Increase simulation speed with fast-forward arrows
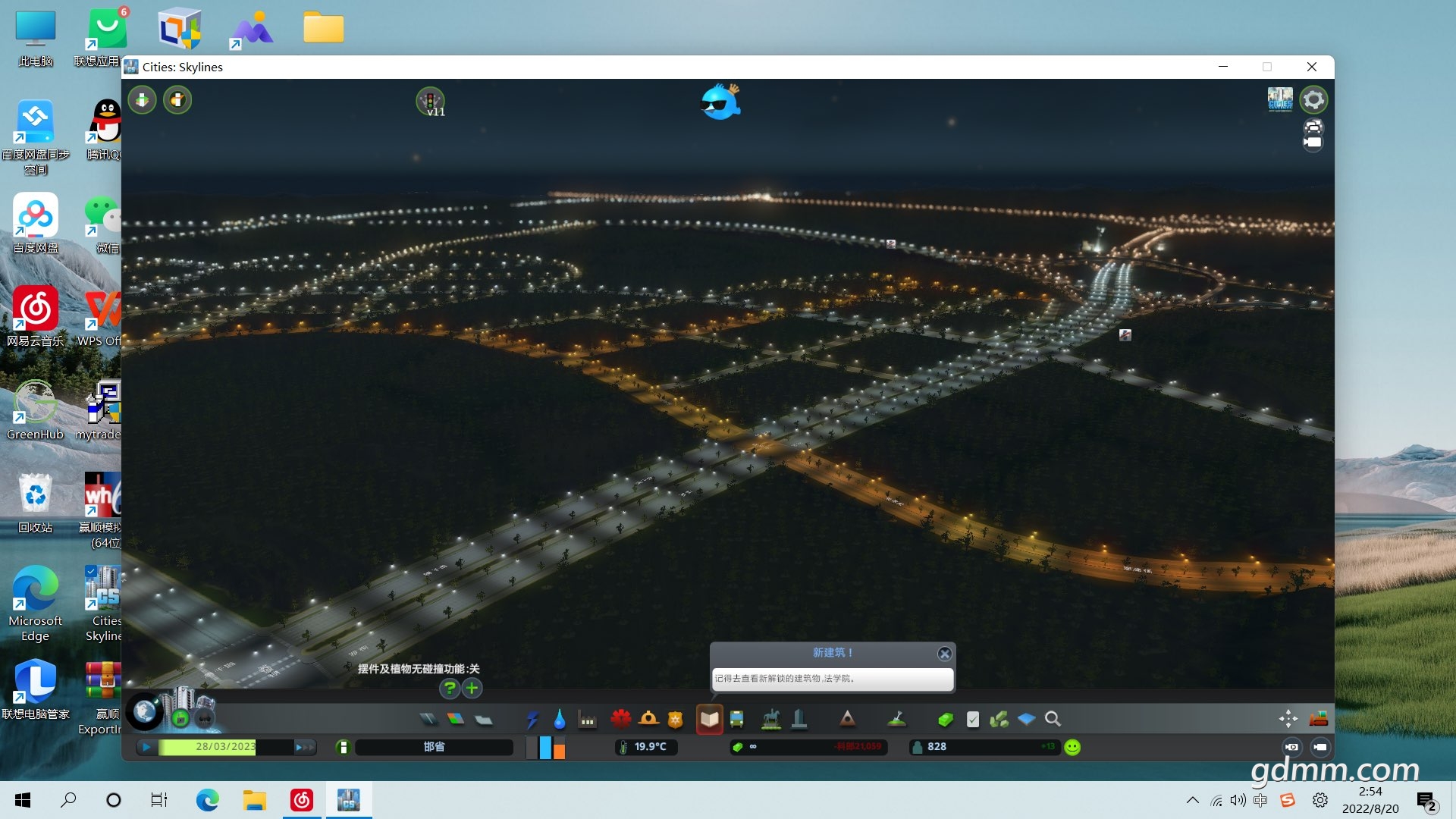This screenshot has width=1456, height=819. (x=304, y=747)
